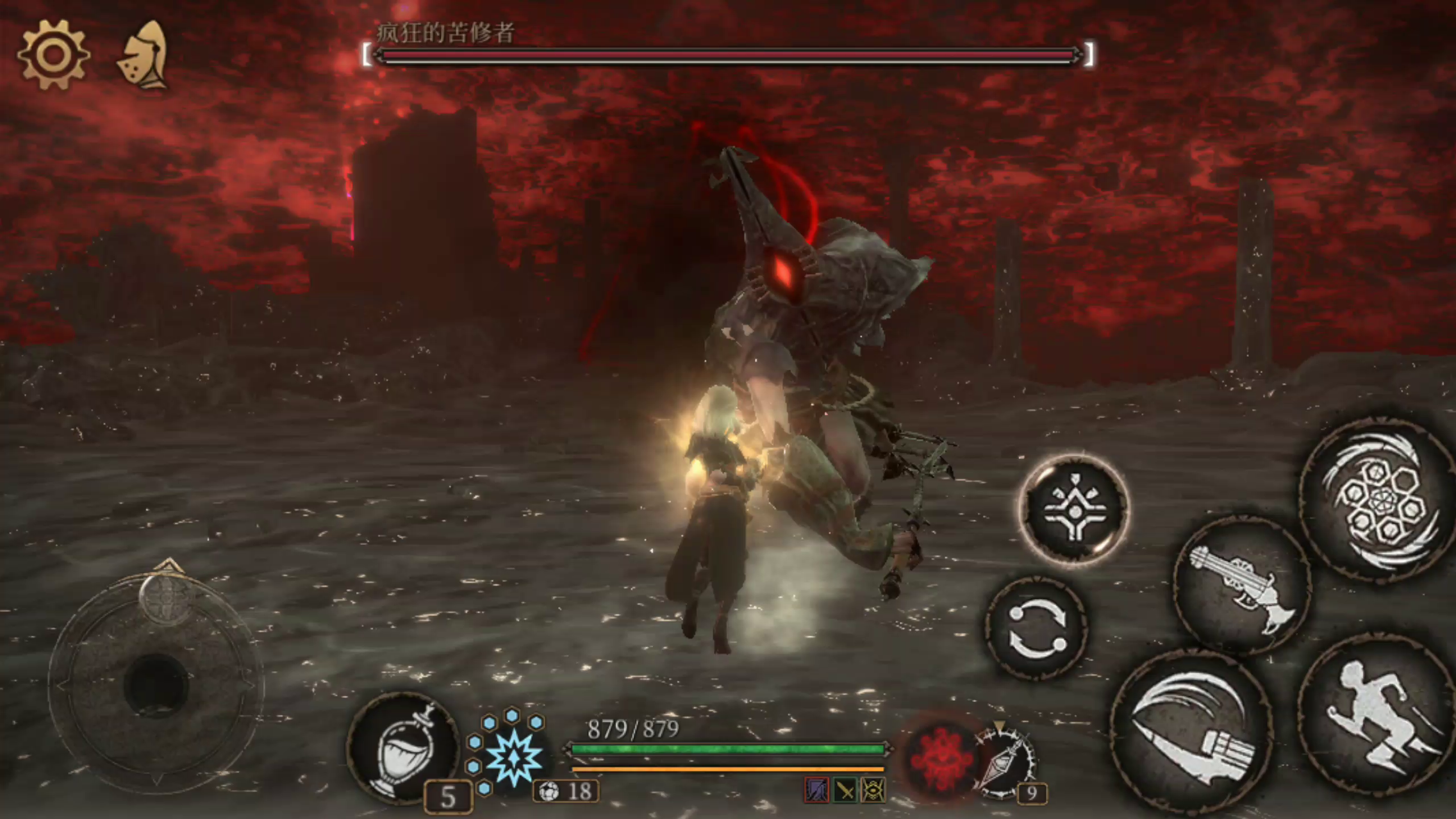
Task: Tap the virtual movement joystick
Action: tap(156, 682)
